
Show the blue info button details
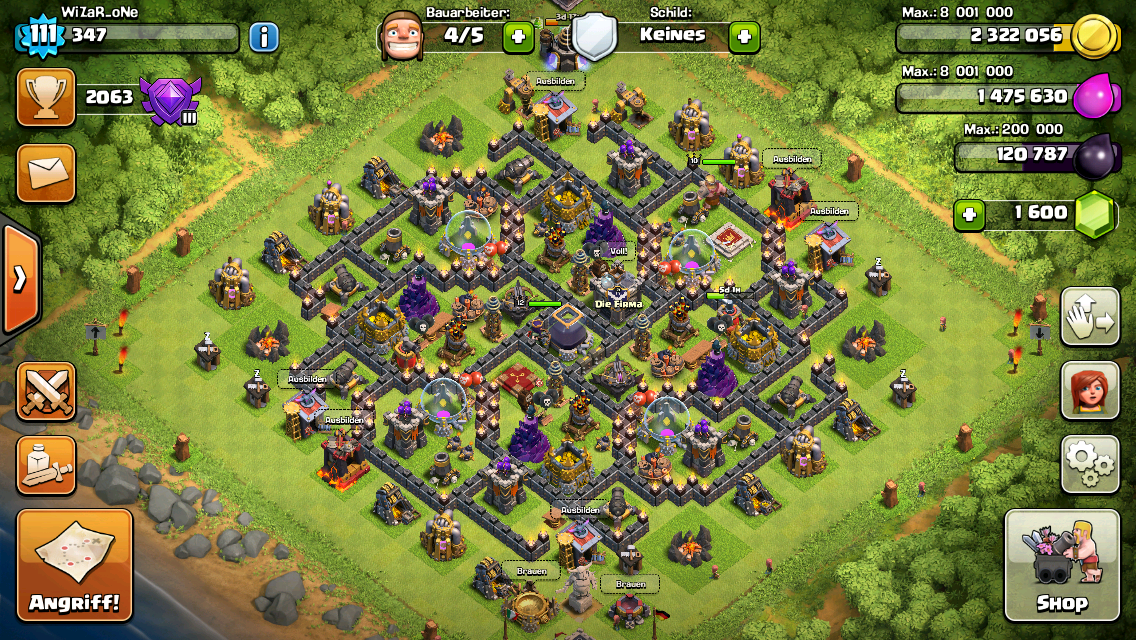coord(263,38)
